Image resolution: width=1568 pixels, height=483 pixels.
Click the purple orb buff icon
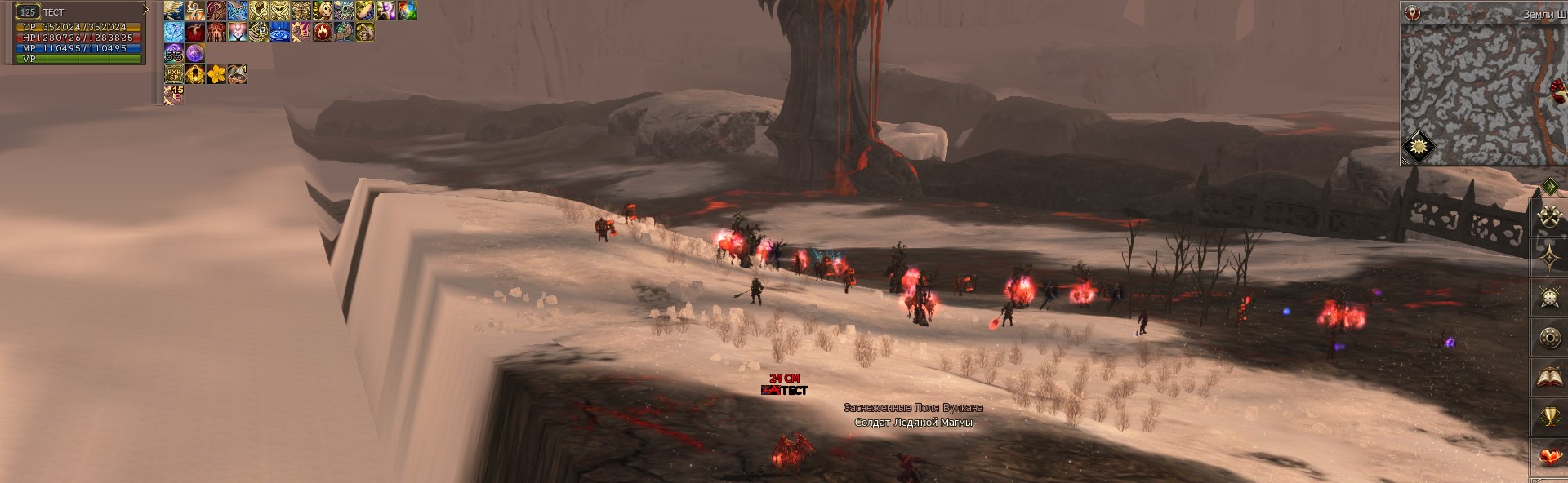click(x=194, y=53)
